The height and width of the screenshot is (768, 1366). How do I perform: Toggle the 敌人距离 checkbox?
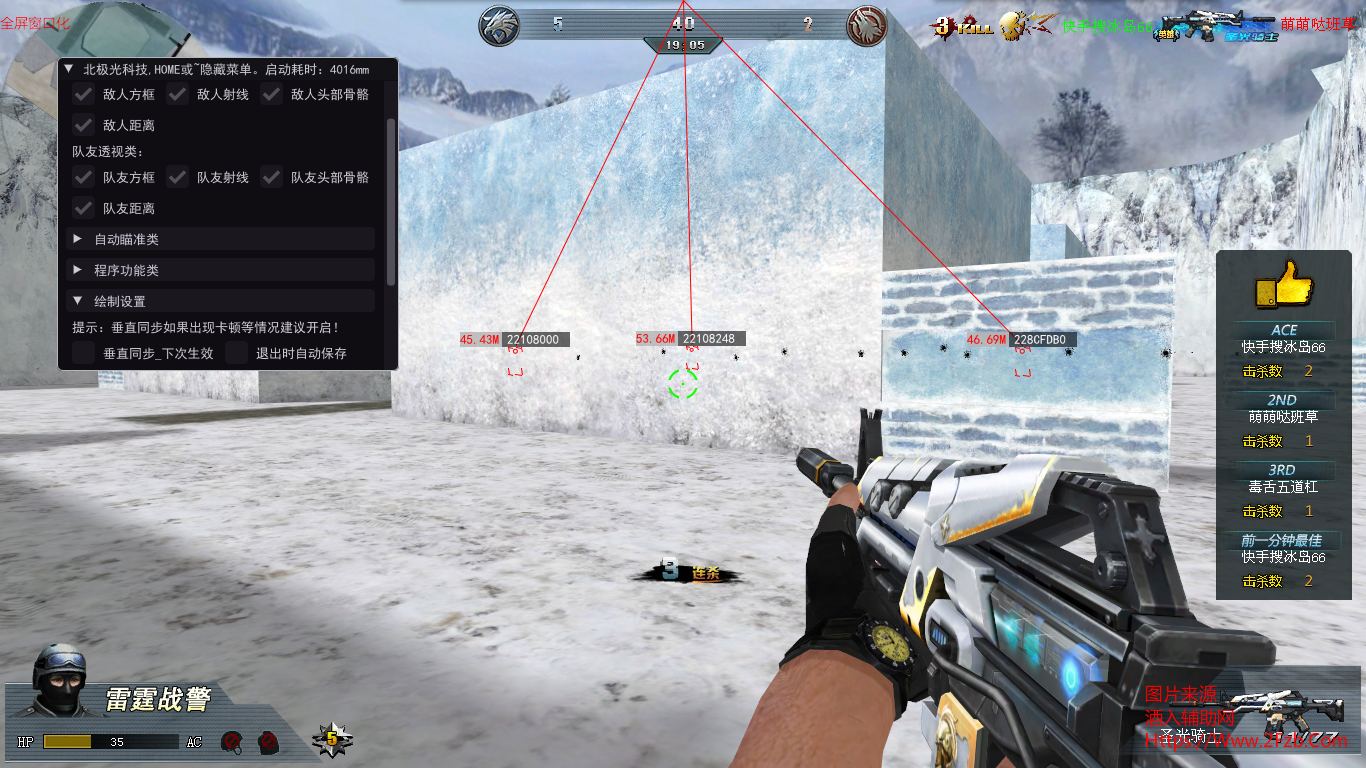(x=84, y=126)
